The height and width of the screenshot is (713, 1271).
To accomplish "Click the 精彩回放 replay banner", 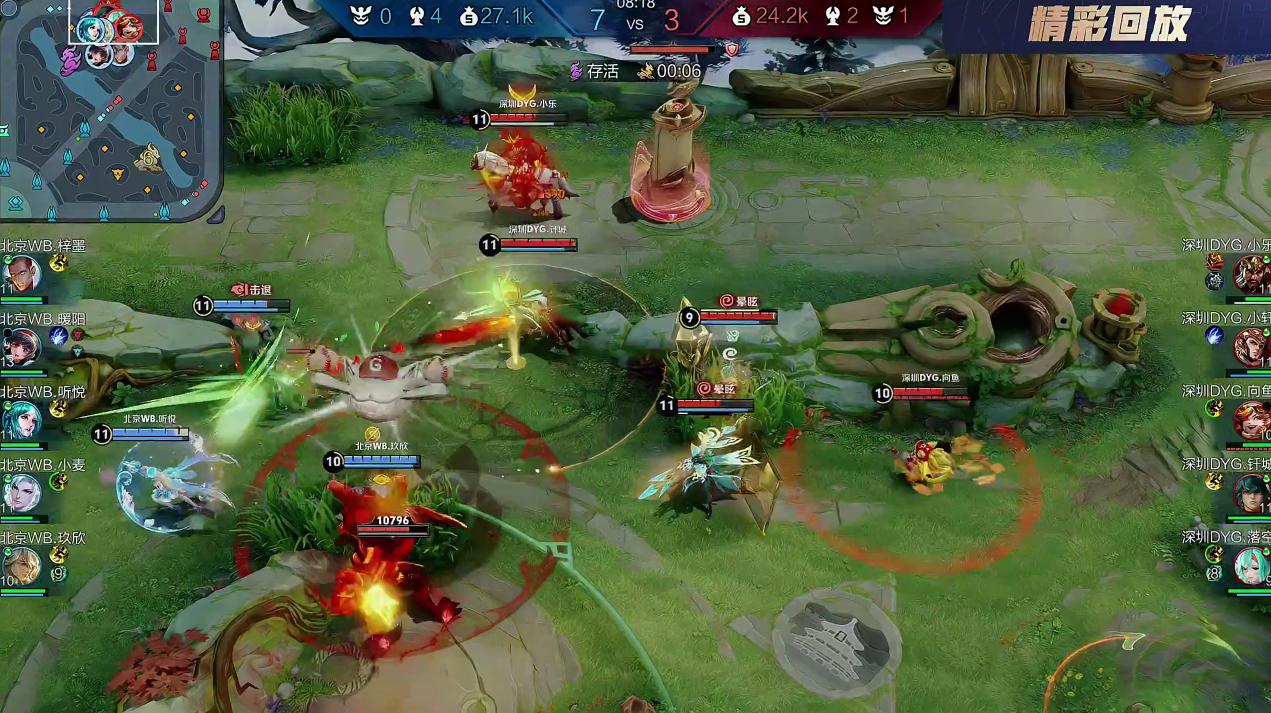I will pos(1108,26).
